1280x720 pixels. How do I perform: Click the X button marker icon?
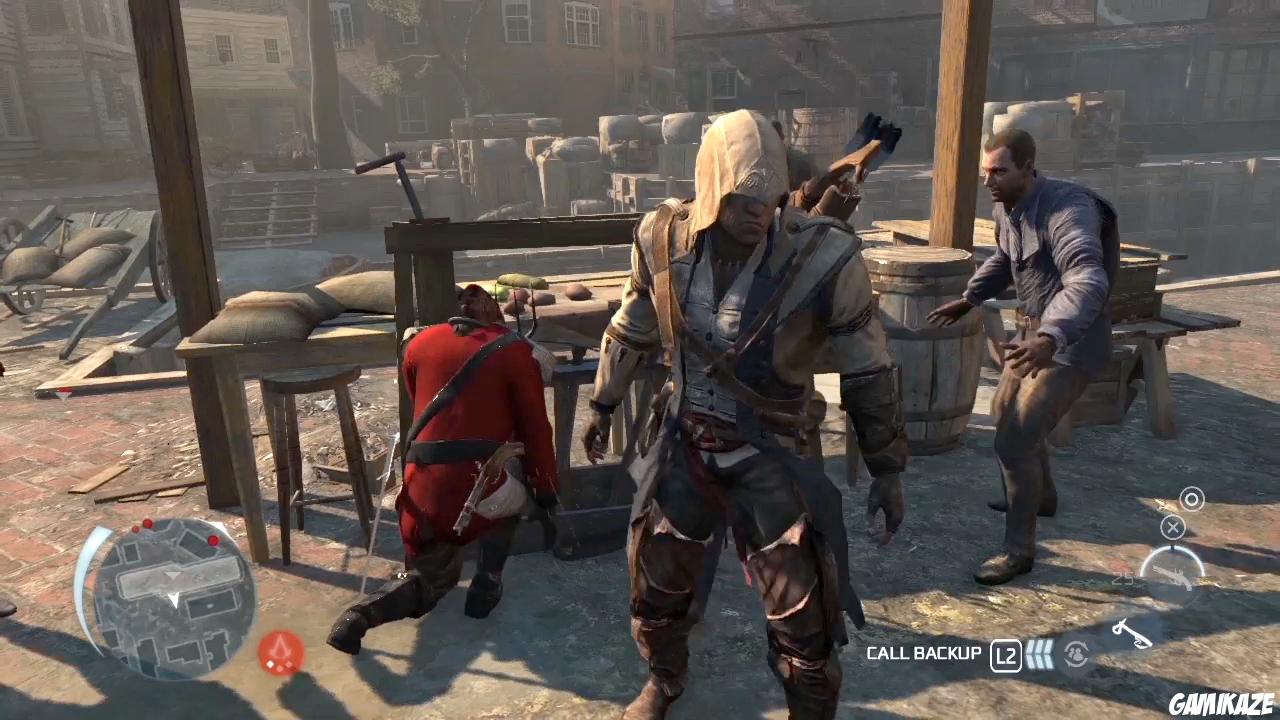pyautogui.click(x=1172, y=527)
